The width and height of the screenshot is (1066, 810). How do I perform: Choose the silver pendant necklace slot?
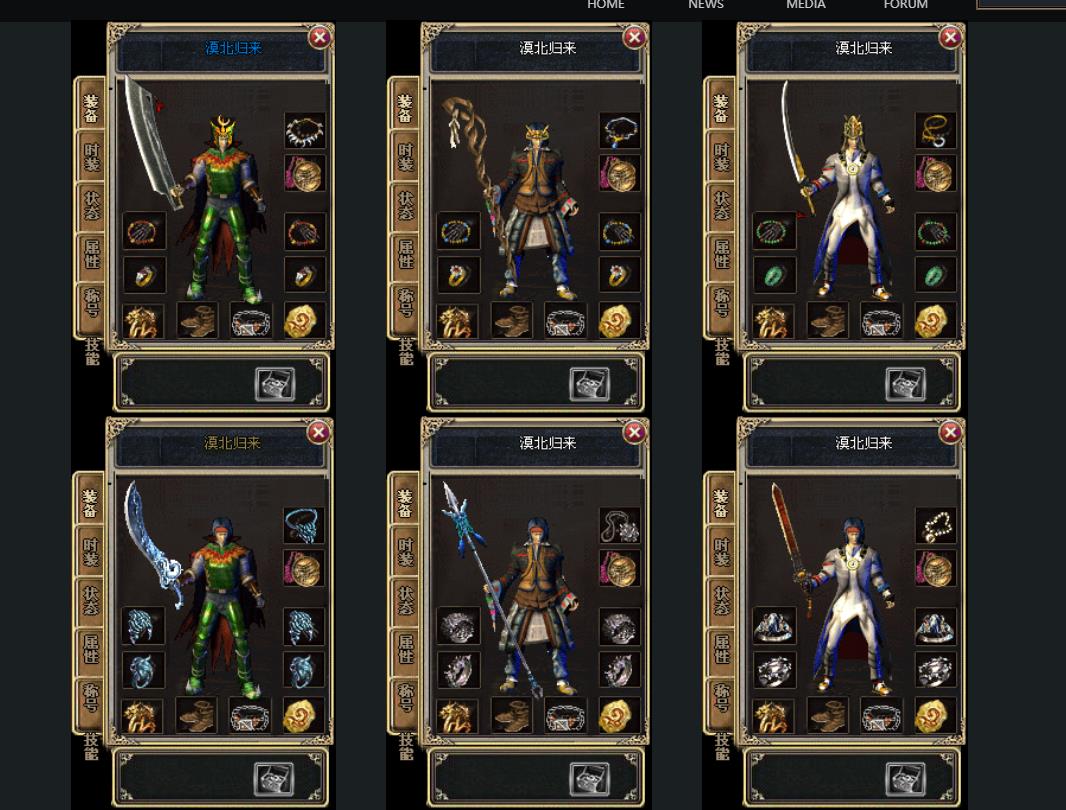[x=619, y=525]
